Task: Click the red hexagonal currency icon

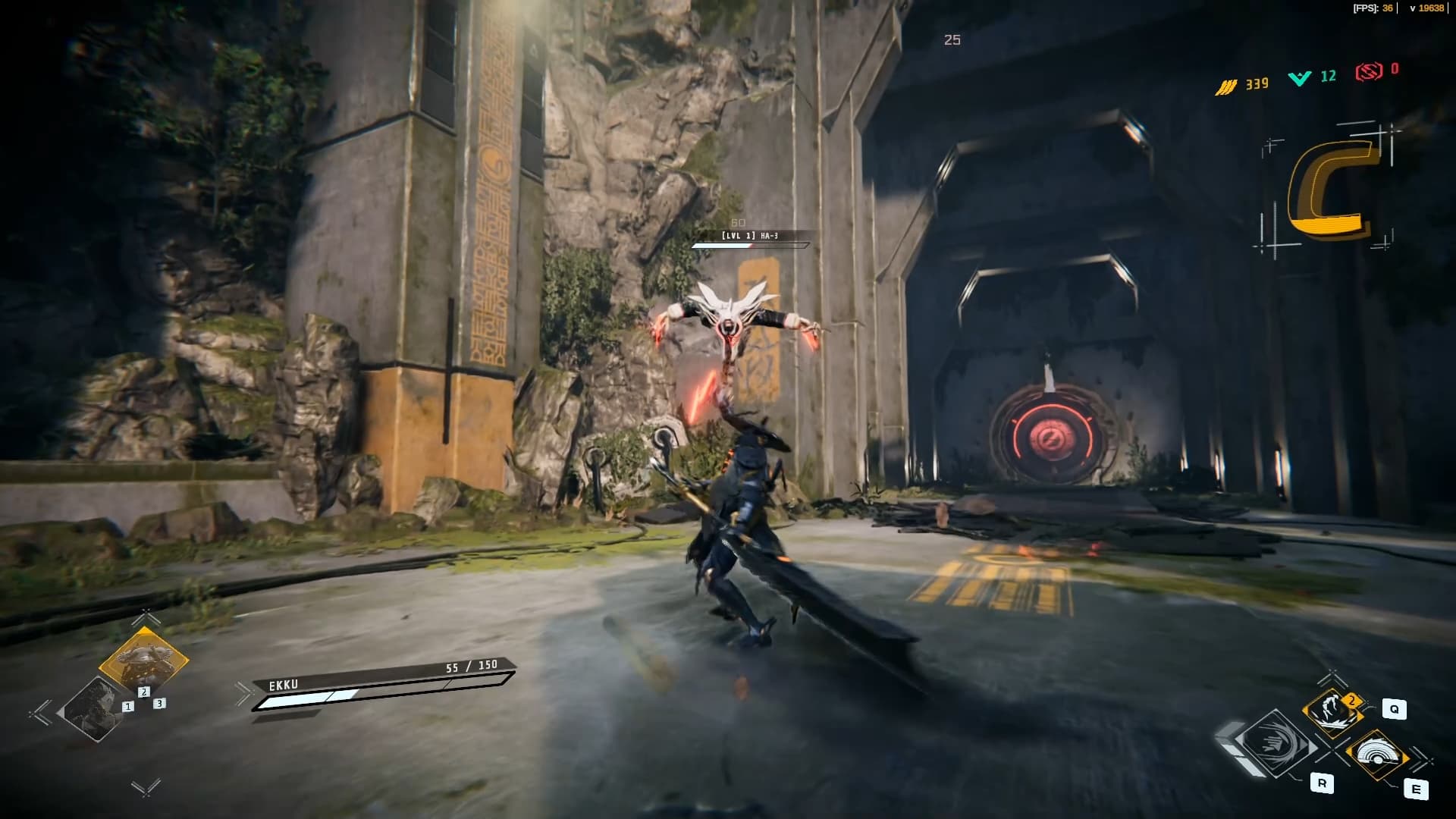Action: [x=1369, y=72]
